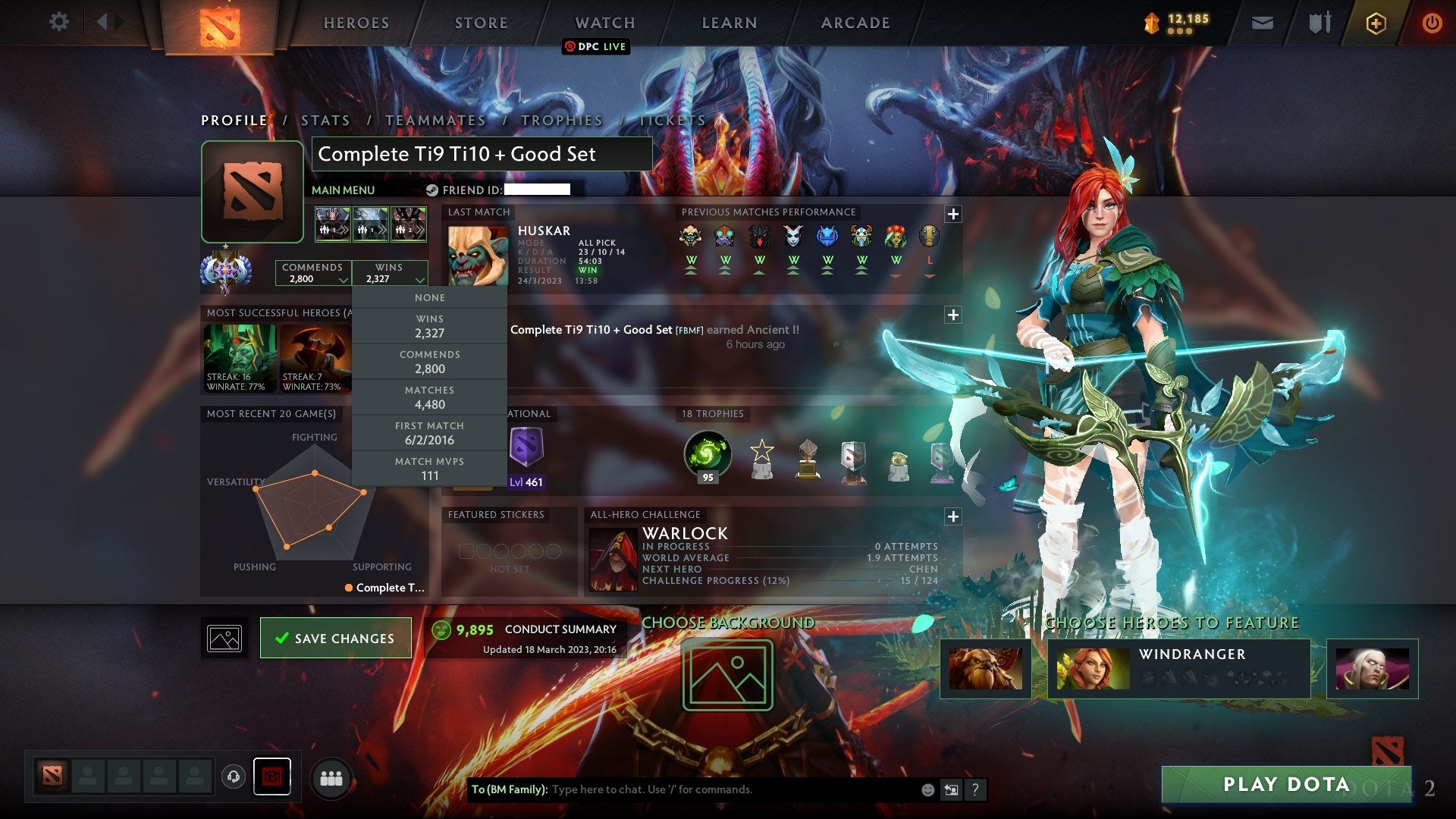The width and height of the screenshot is (1456, 819).
Task: Choose a new profile background image
Action: tap(727, 675)
